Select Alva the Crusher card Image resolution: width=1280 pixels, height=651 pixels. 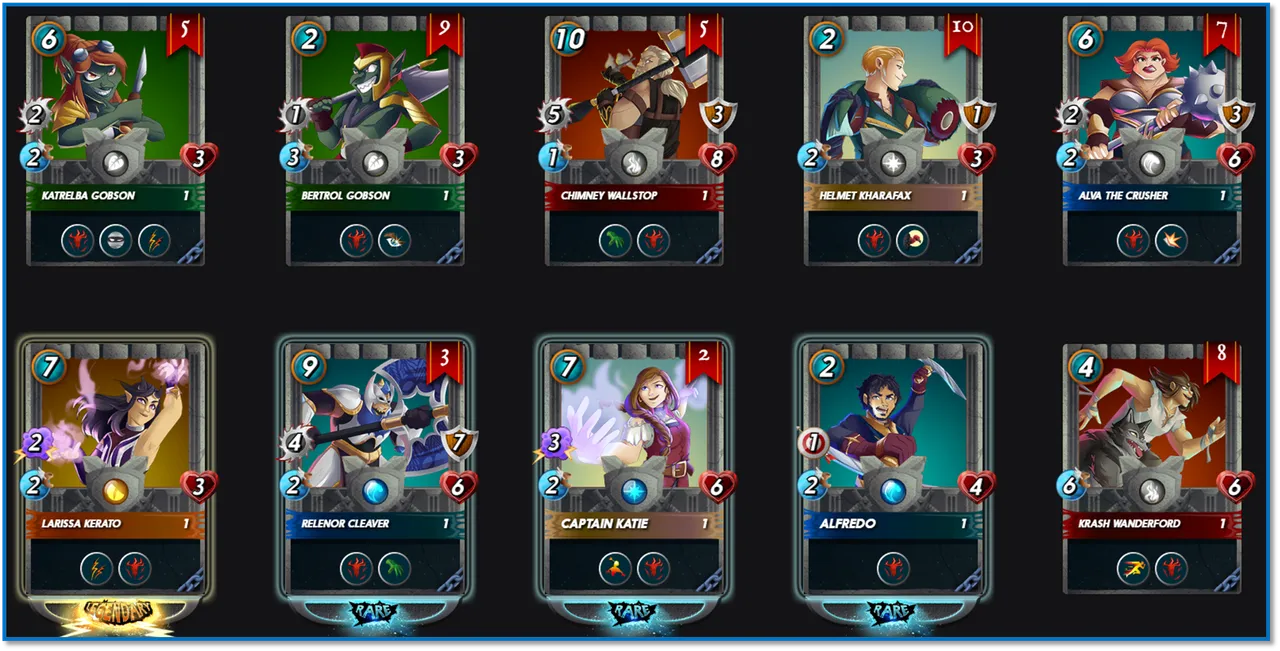coord(1152,140)
